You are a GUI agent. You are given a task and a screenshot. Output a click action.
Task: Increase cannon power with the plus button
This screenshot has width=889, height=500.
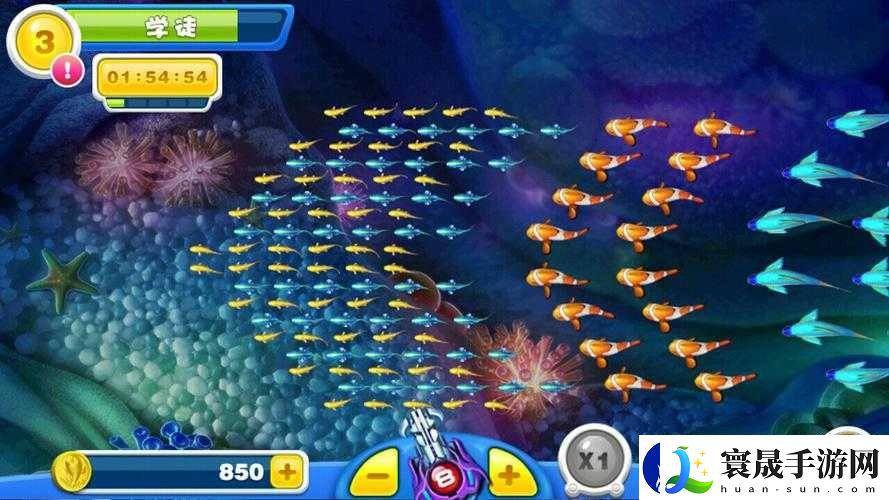pos(509,474)
